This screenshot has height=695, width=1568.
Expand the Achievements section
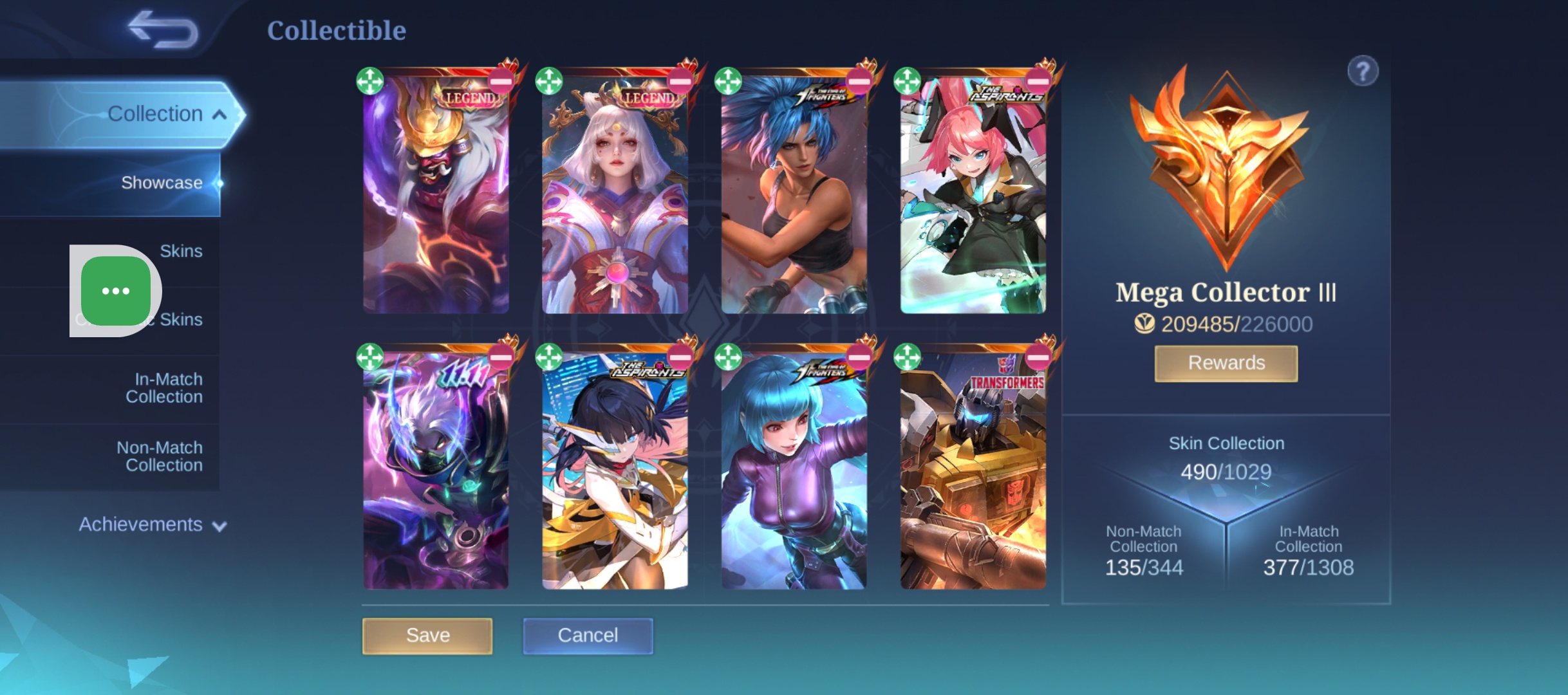(153, 524)
